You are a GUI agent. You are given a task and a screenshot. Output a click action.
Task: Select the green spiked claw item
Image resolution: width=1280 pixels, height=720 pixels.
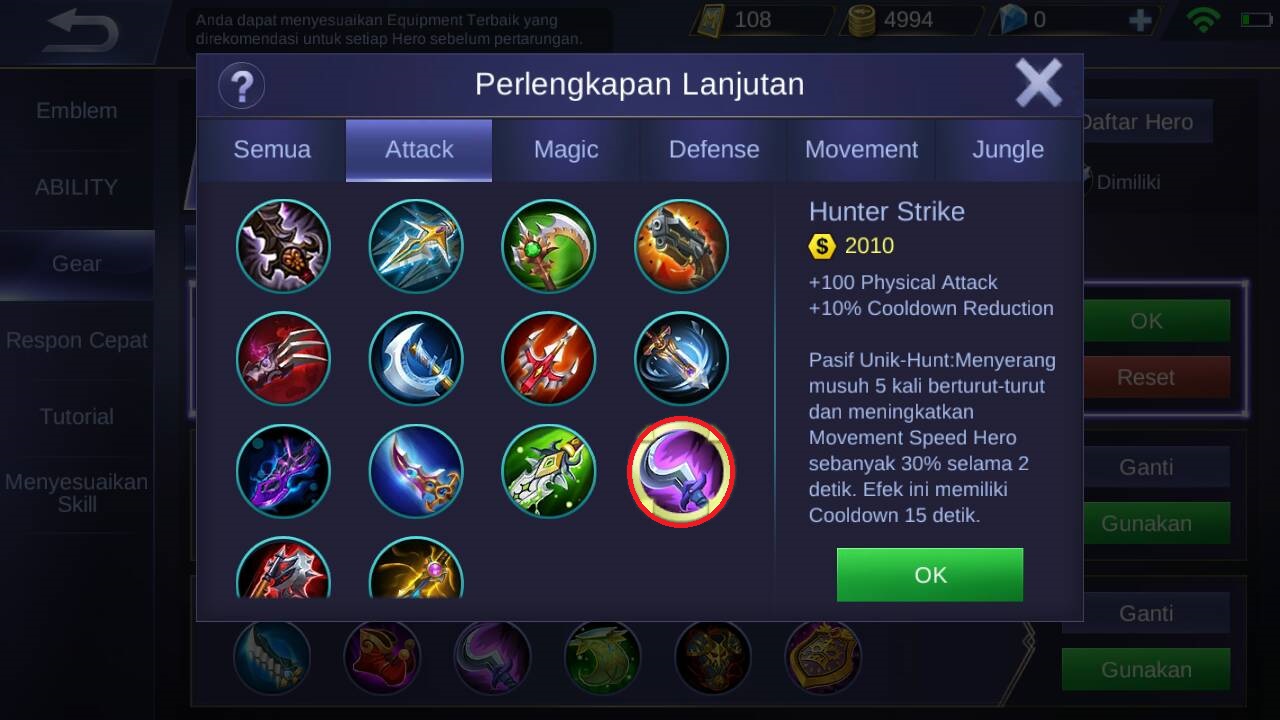pos(548,472)
